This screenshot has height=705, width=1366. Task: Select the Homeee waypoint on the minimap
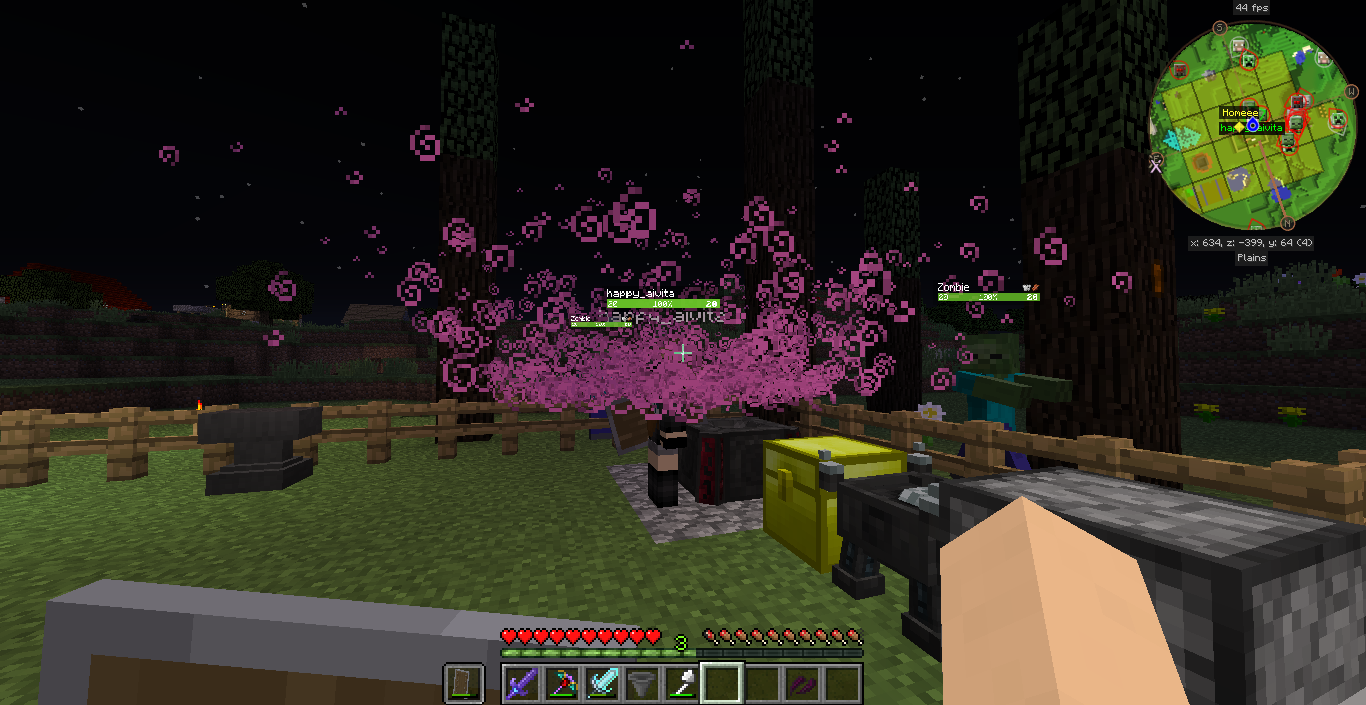point(1240,114)
